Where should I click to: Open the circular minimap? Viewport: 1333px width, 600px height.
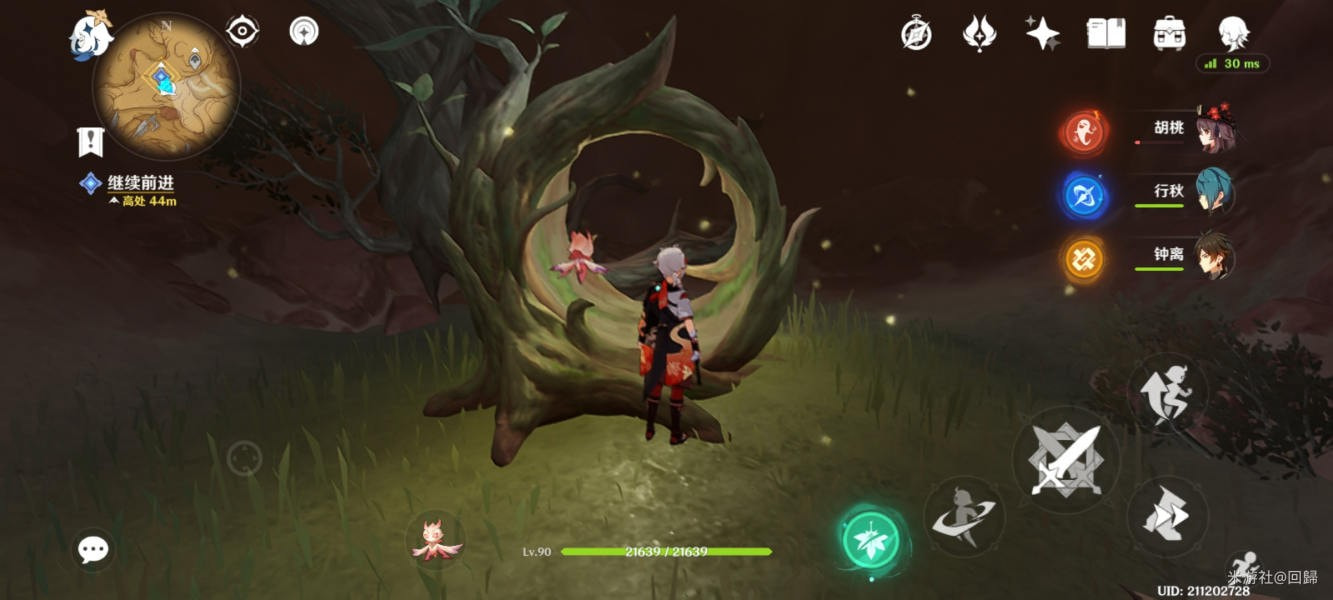click(166, 87)
